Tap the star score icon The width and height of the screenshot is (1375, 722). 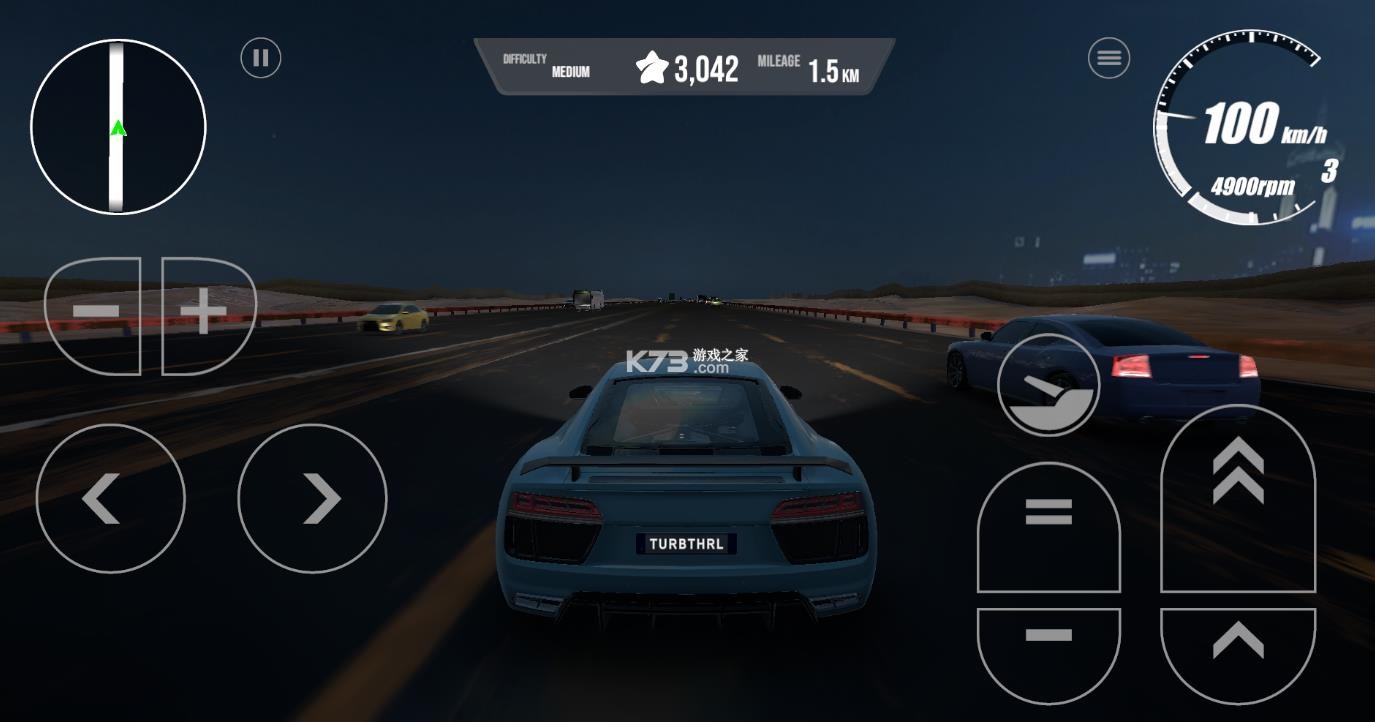click(652, 66)
